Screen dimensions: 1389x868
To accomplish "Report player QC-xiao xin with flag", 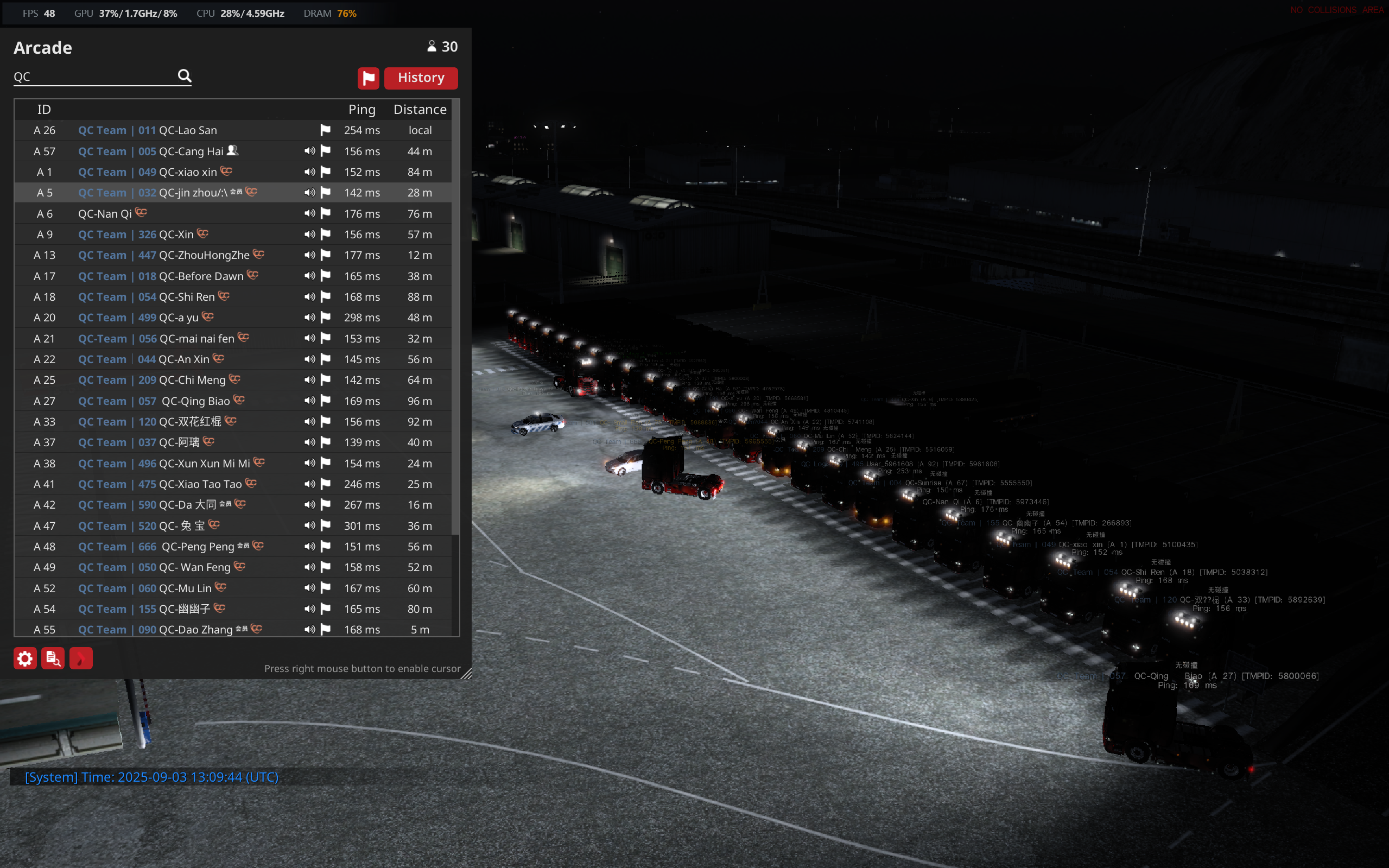I will coord(326,172).
